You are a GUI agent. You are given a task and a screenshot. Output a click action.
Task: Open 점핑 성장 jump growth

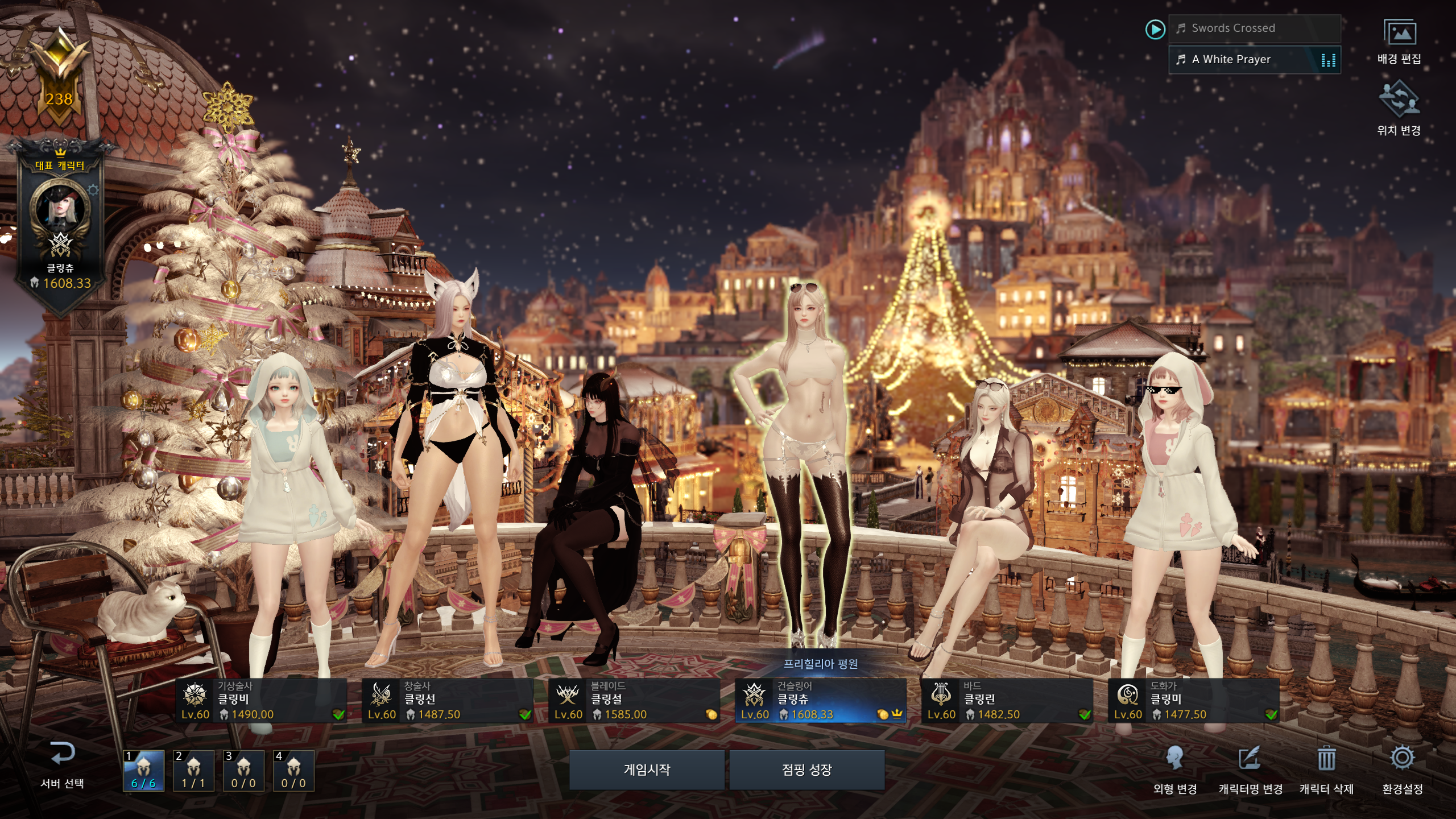[806, 770]
